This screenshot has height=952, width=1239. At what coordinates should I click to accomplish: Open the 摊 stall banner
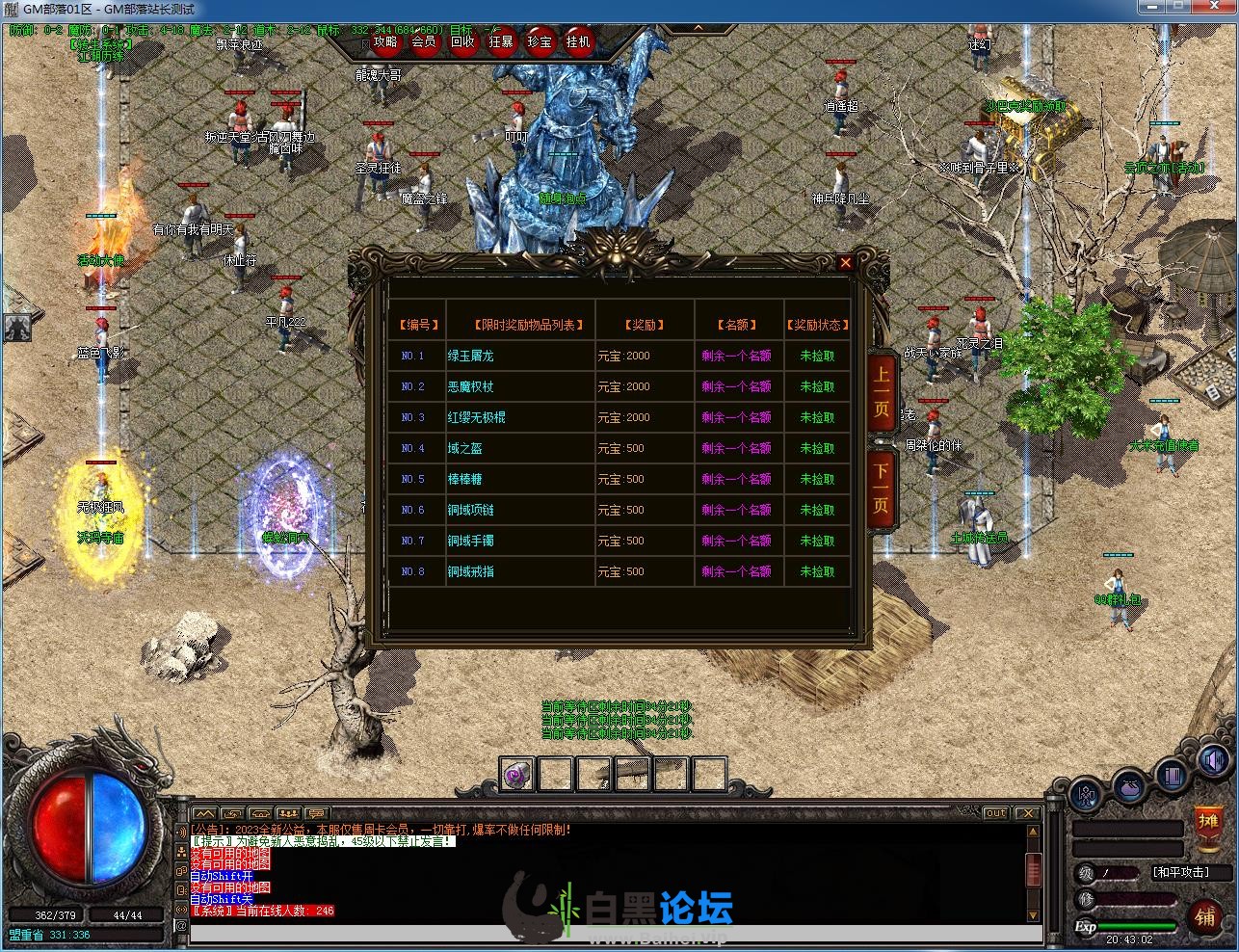tap(1208, 824)
